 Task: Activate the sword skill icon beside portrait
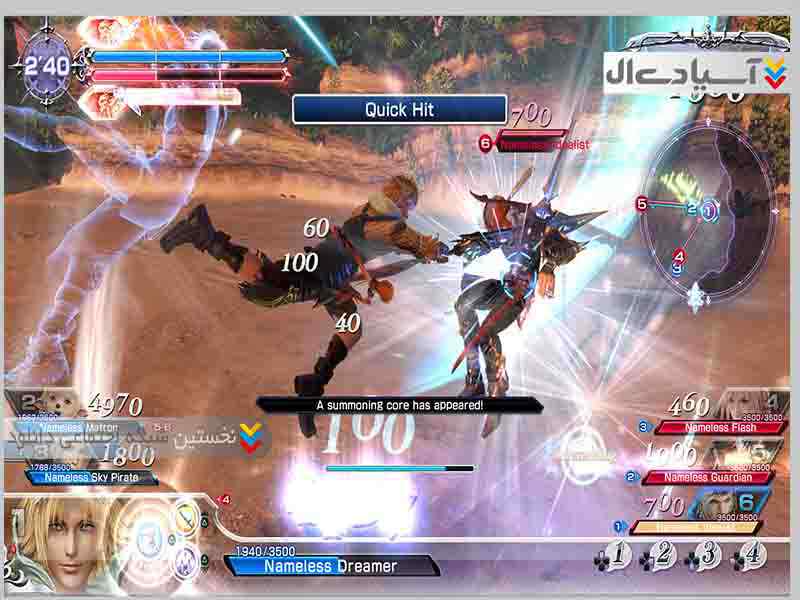[186, 516]
